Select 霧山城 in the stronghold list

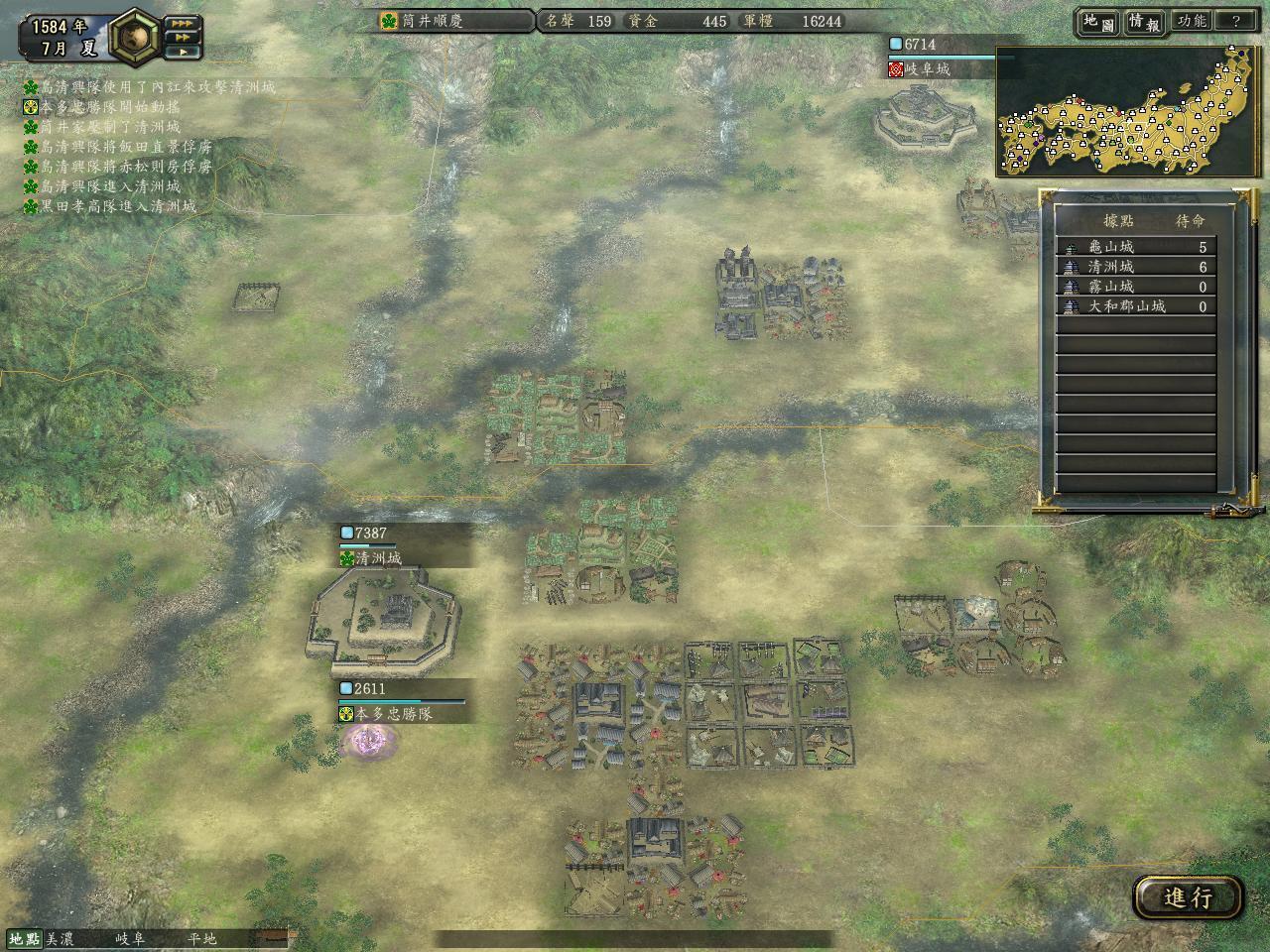point(1137,287)
